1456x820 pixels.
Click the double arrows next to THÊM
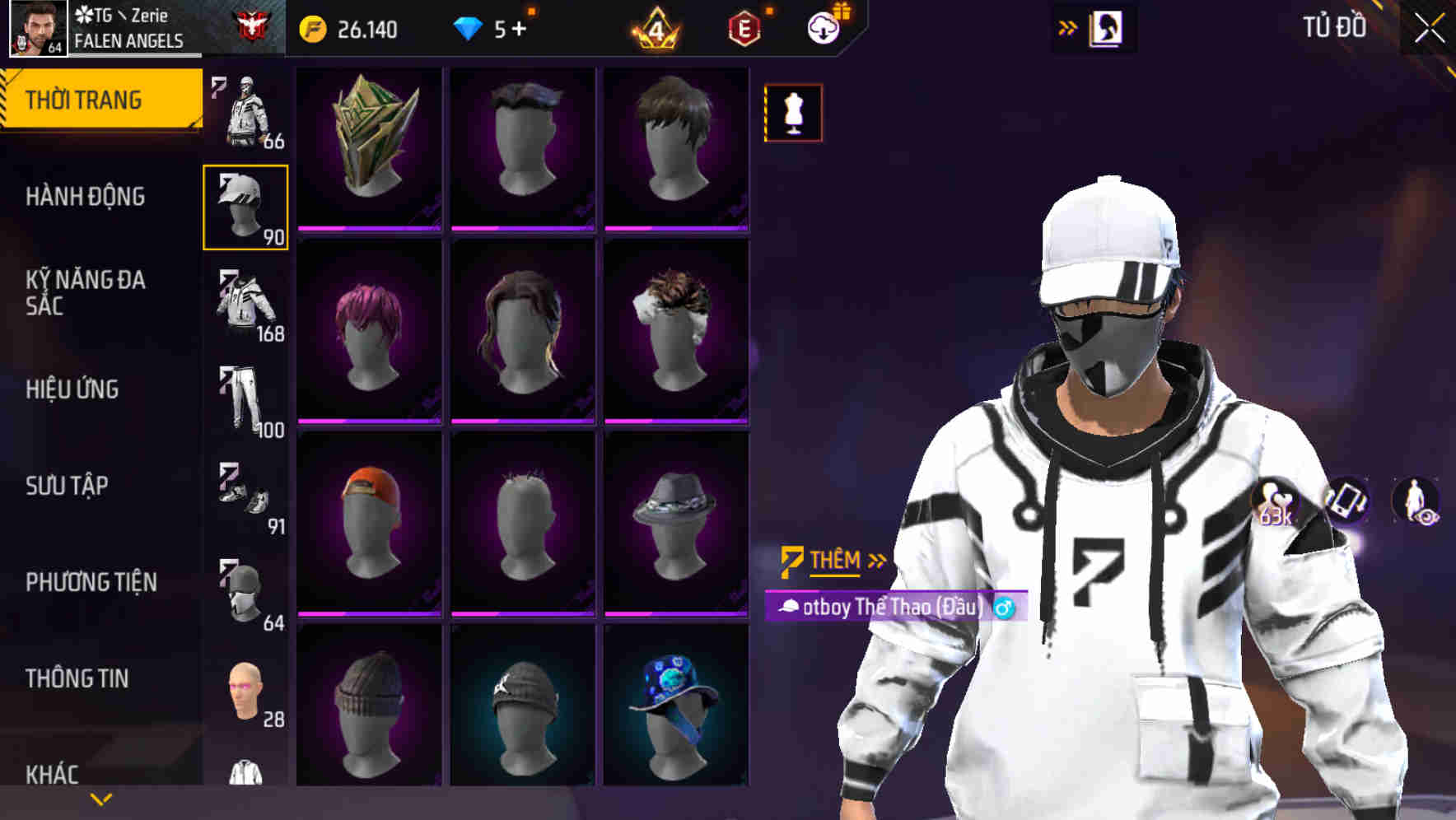tap(875, 560)
